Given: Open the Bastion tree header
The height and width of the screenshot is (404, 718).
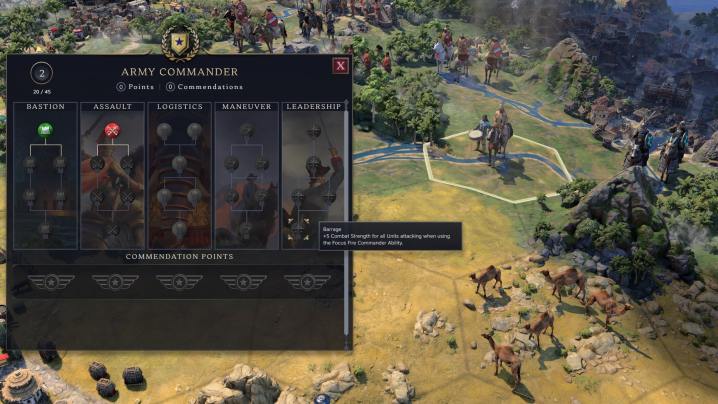Looking at the screenshot, I should point(44,107).
